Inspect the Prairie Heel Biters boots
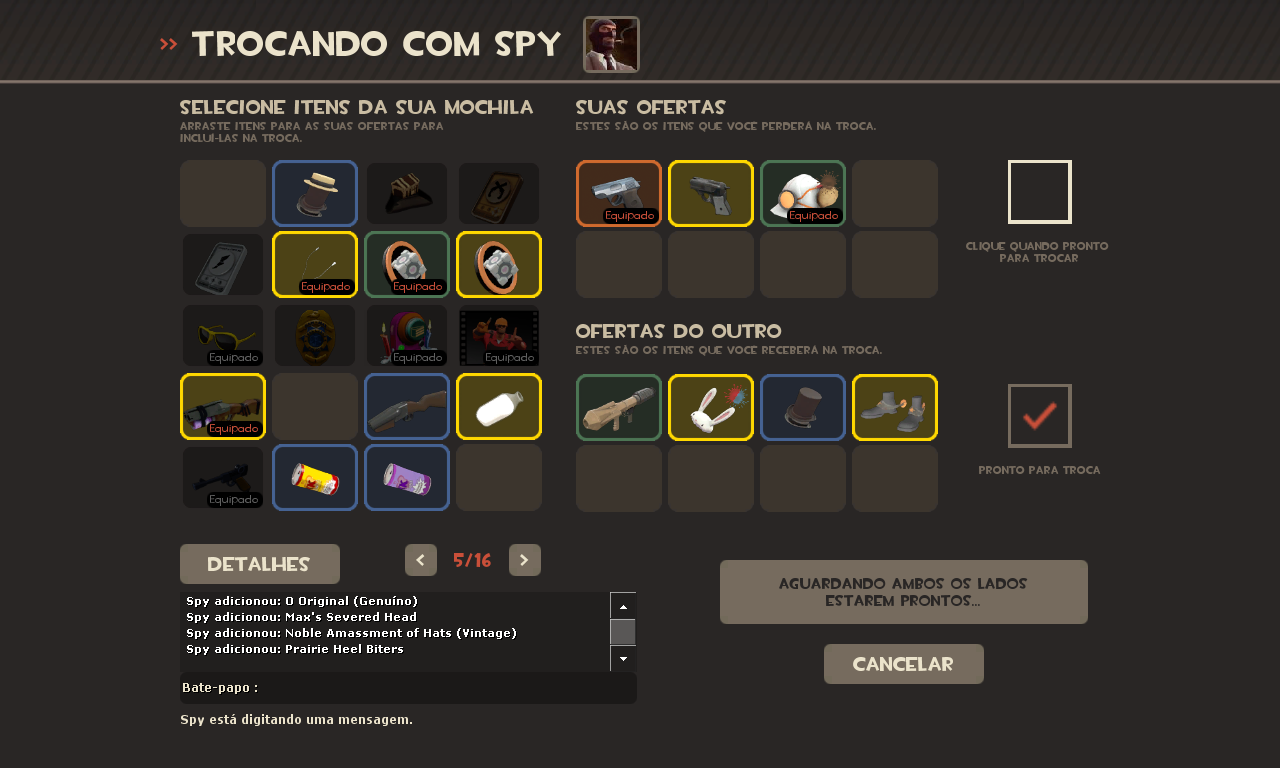 (x=895, y=407)
